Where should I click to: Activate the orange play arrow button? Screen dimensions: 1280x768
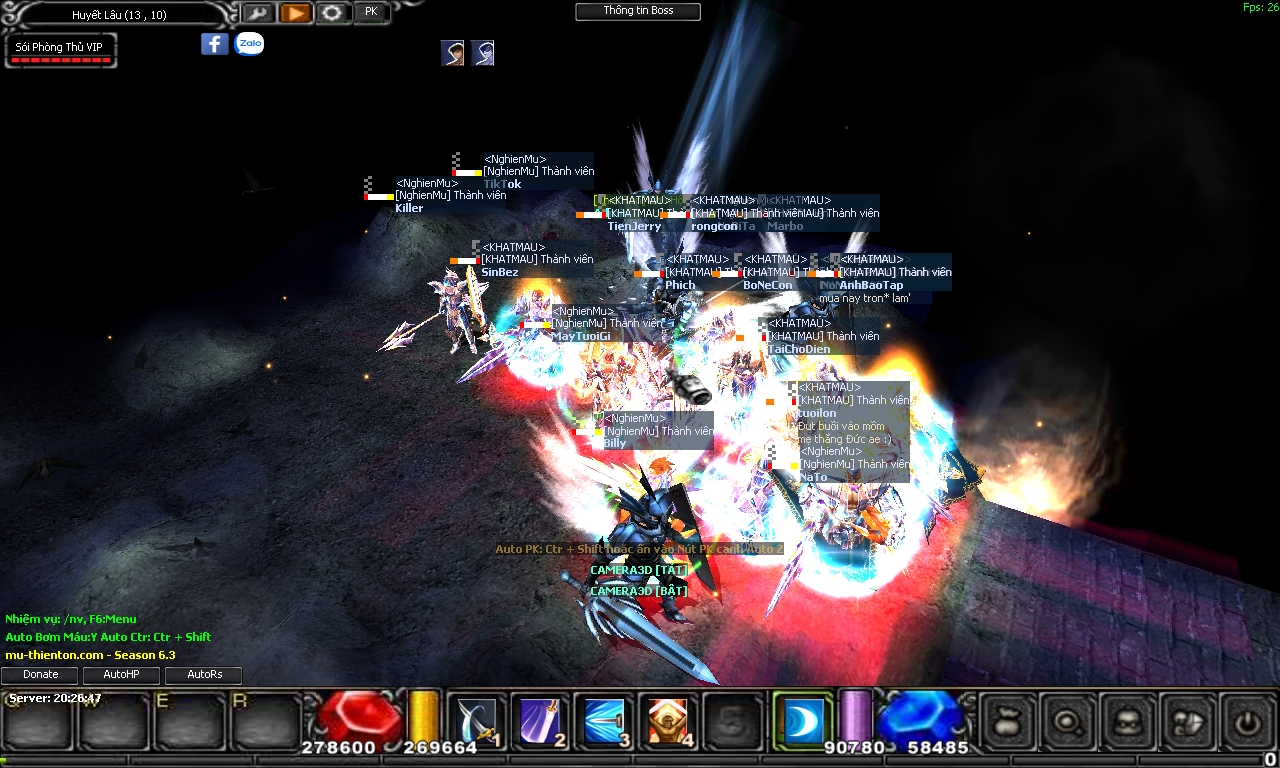295,13
